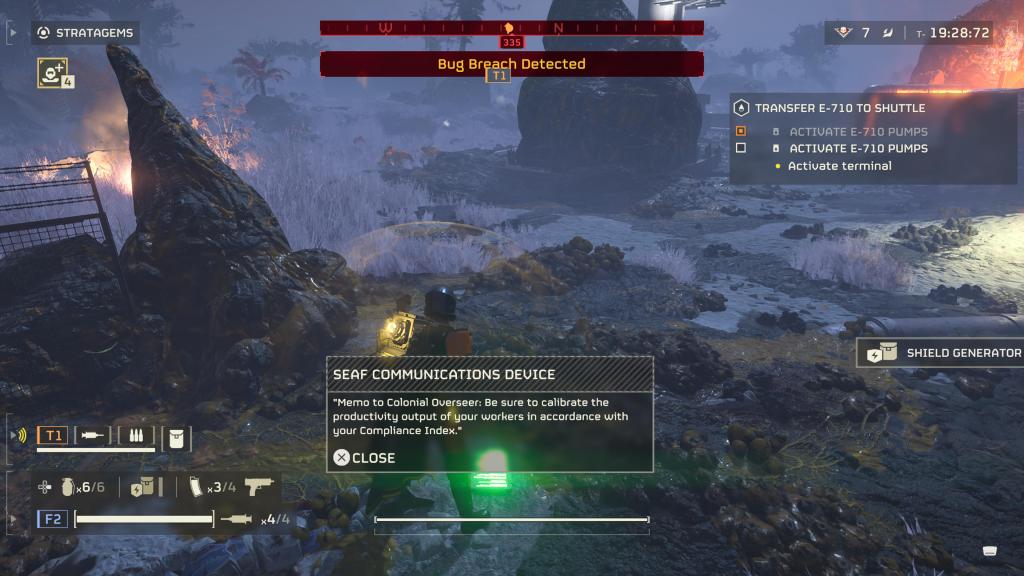Screen dimensions: 1024x576
Task: Select the pistol weapon icon
Action: point(258,487)
